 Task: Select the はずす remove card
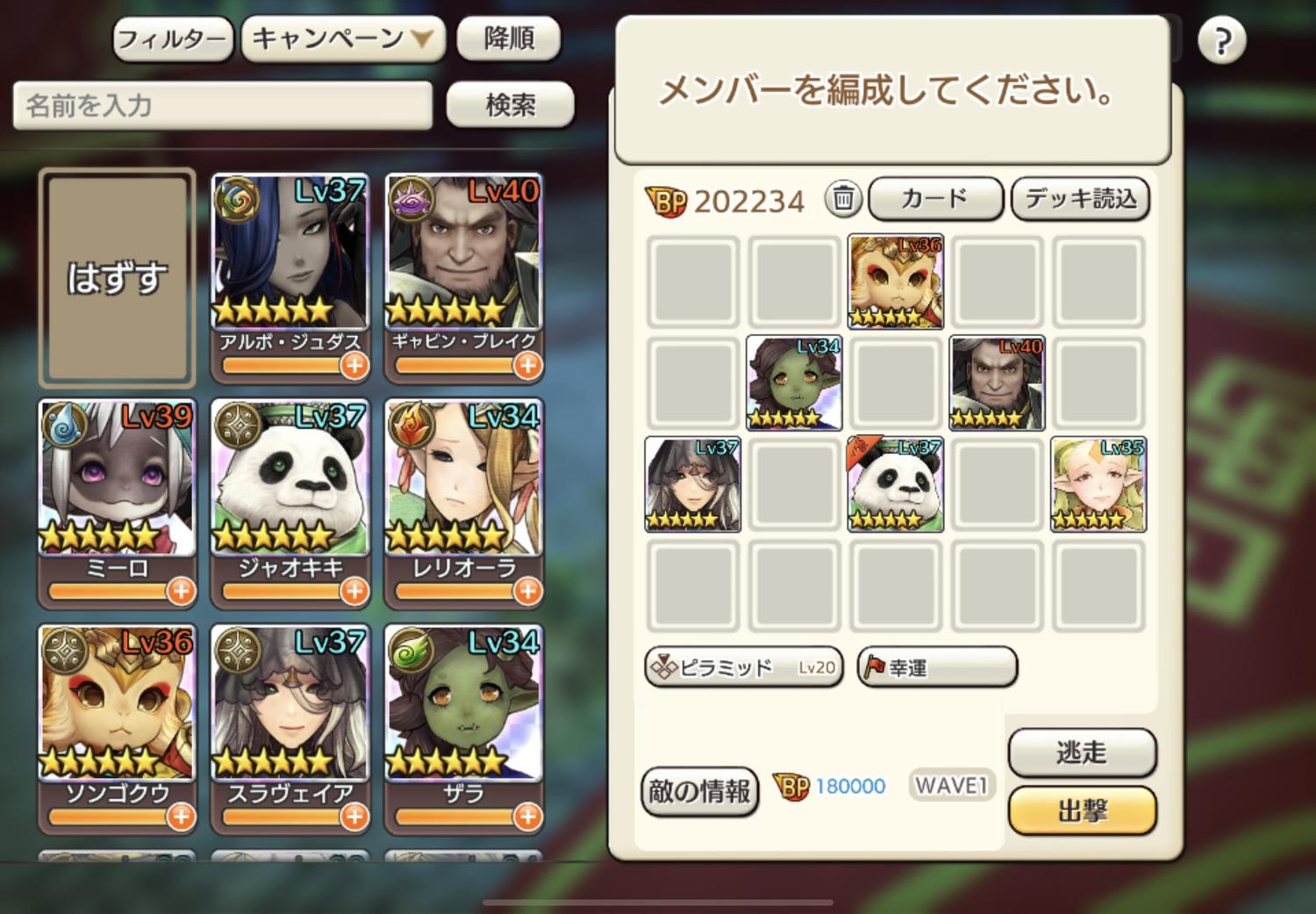coord(117,278)
